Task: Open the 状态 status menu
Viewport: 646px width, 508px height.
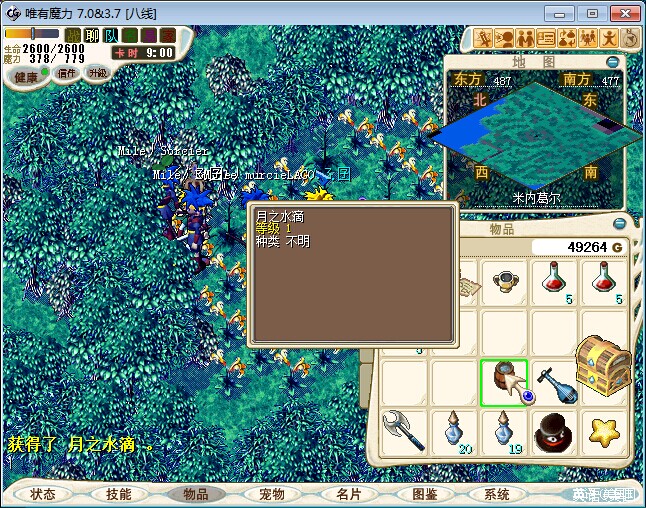Action: tap(43, 494)
